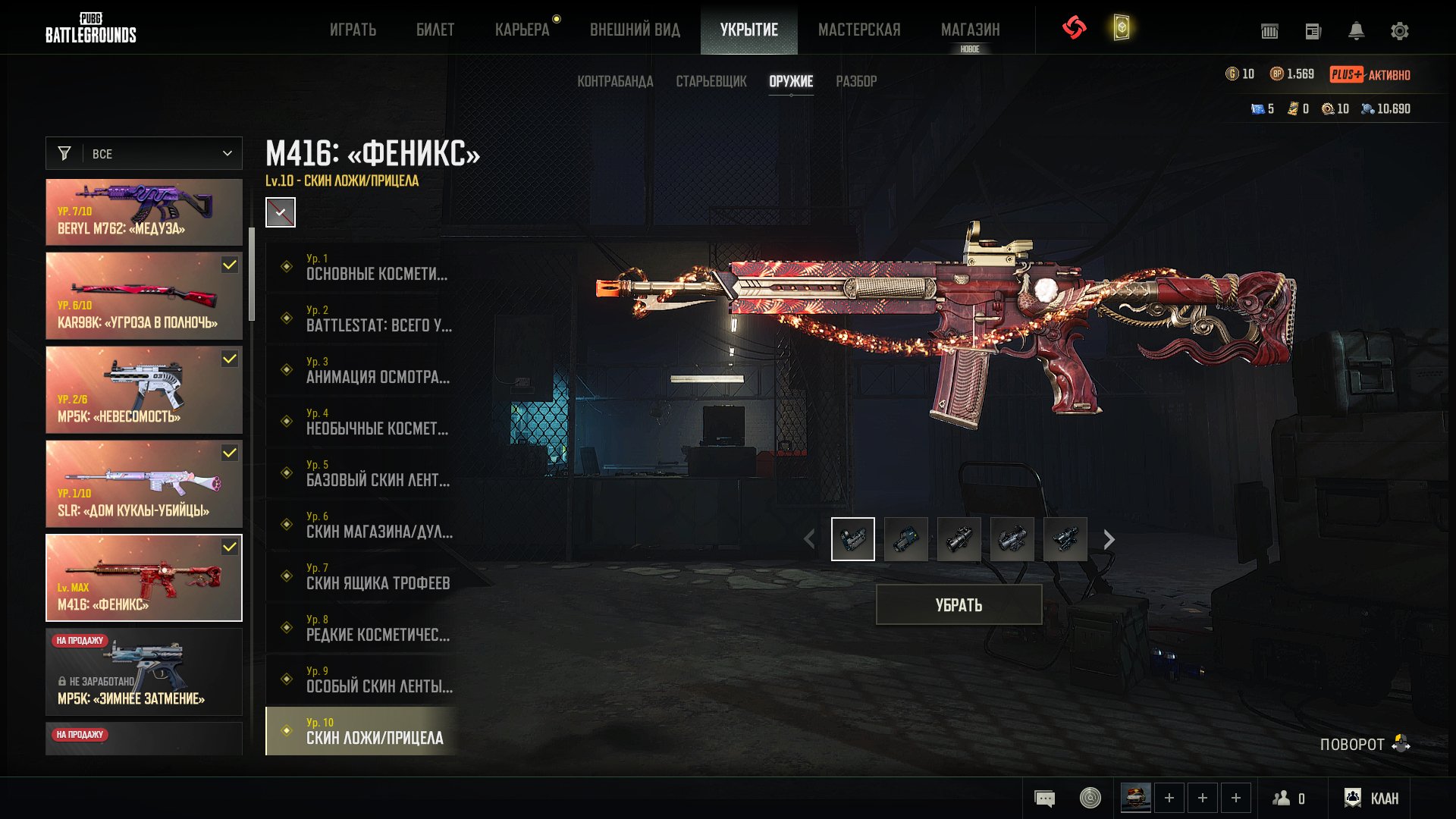Select the Beryl M762 «Медуза» skin
The image size is (1456, 819).
[x=144, y=212]
